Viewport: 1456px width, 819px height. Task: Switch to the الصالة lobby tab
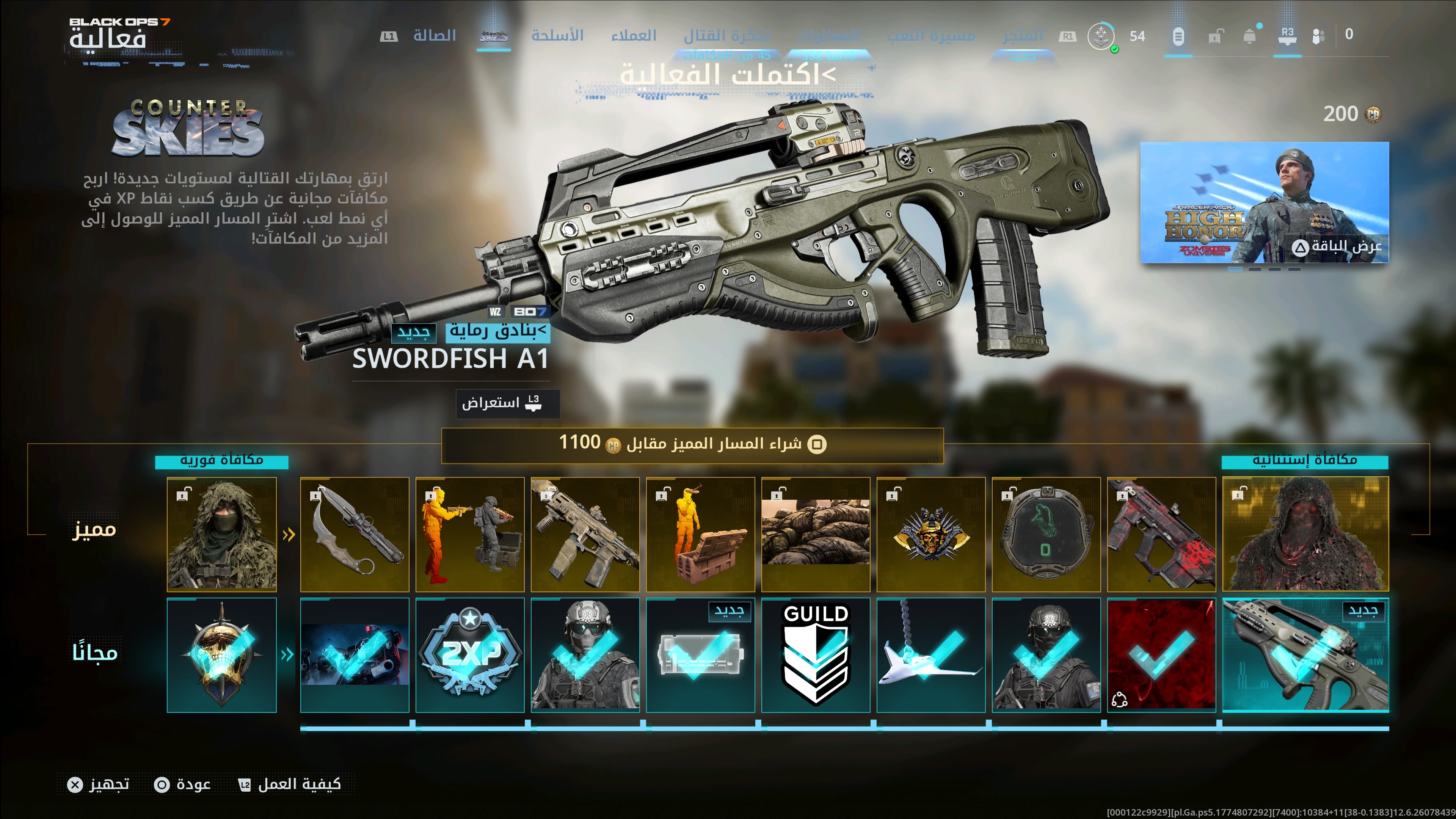point(434,36)
